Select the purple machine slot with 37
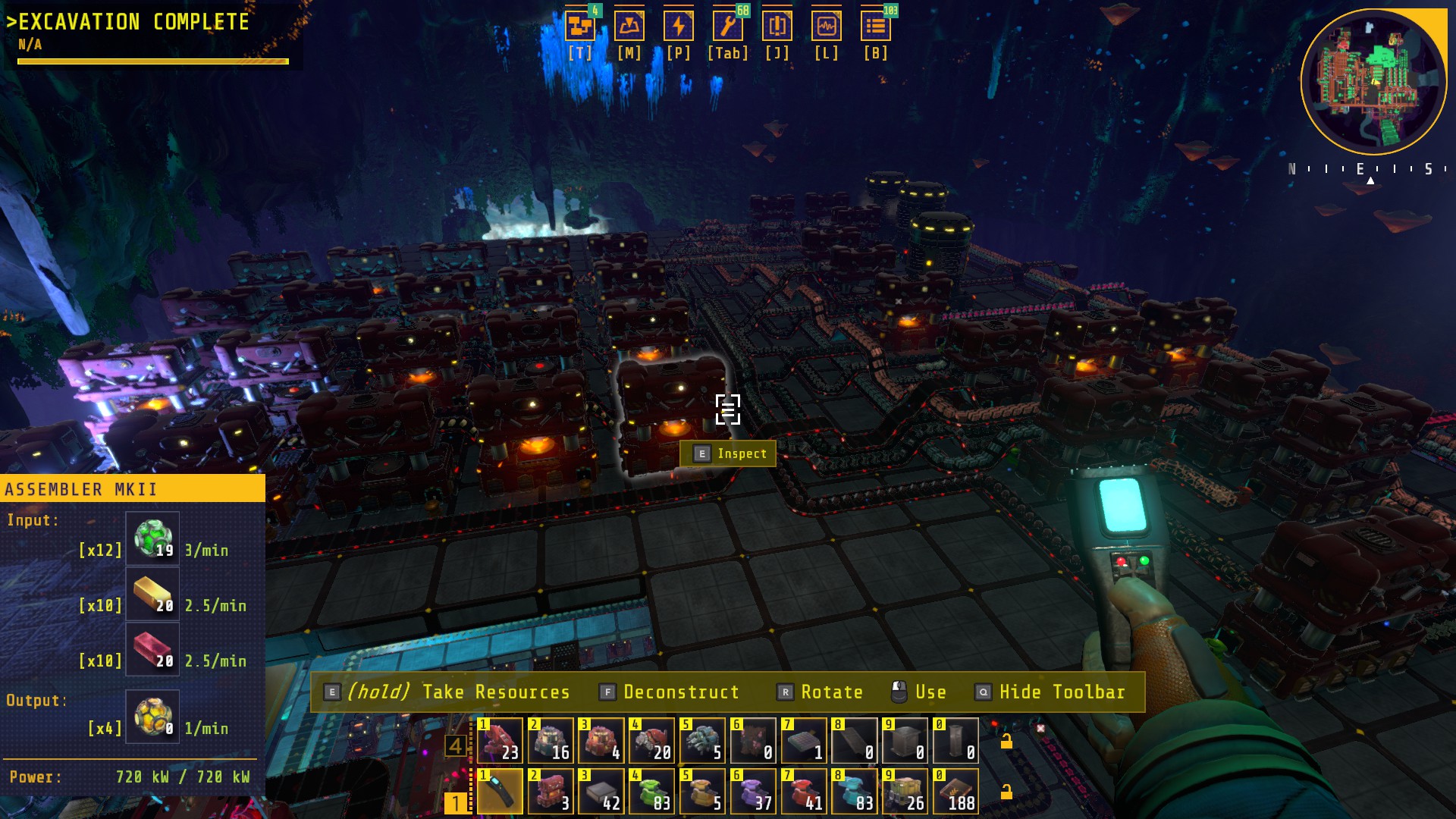Screen dimensions: 1456x819 tap(752, 791)
